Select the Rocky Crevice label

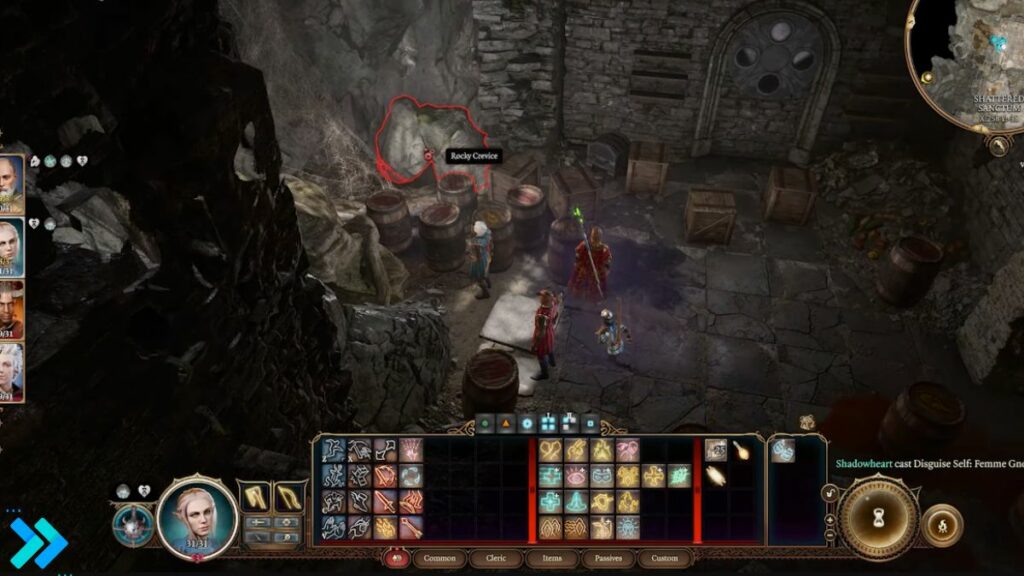pos(473,156)
